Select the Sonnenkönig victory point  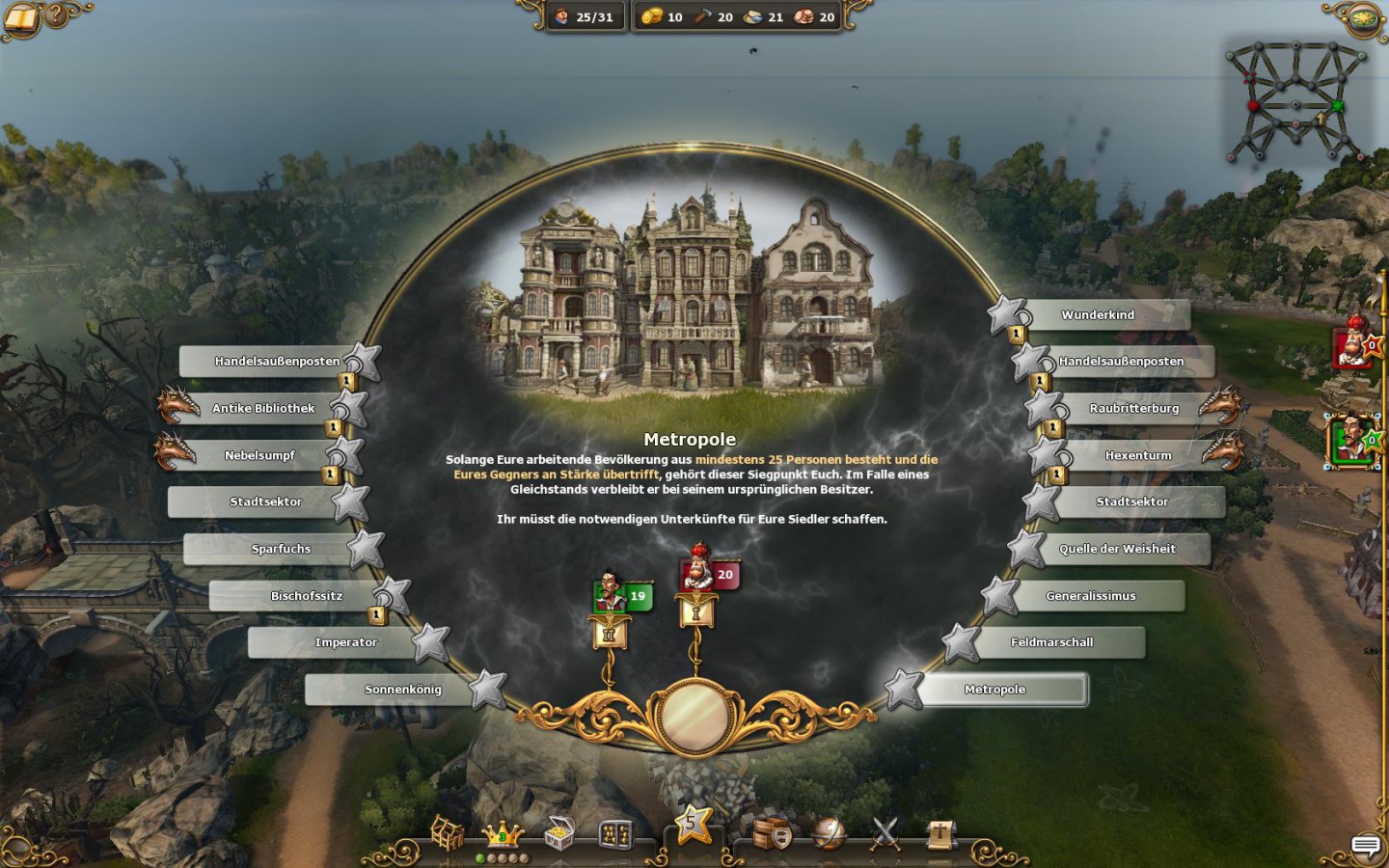402,690
